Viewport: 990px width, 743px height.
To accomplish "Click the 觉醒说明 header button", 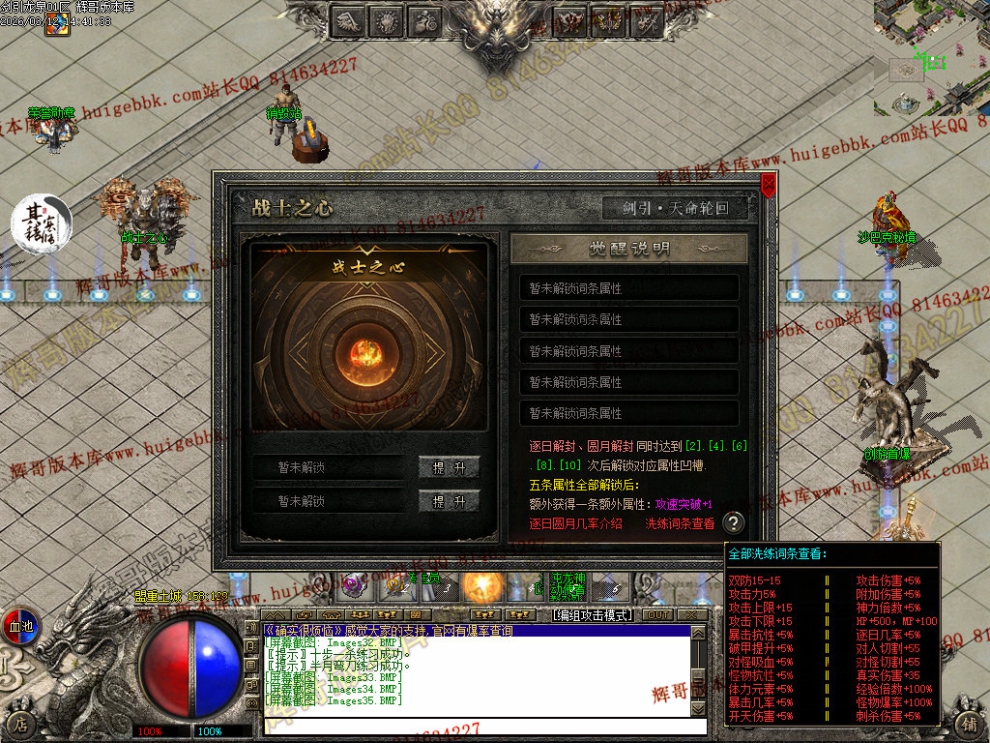I will tap(629, 249).
